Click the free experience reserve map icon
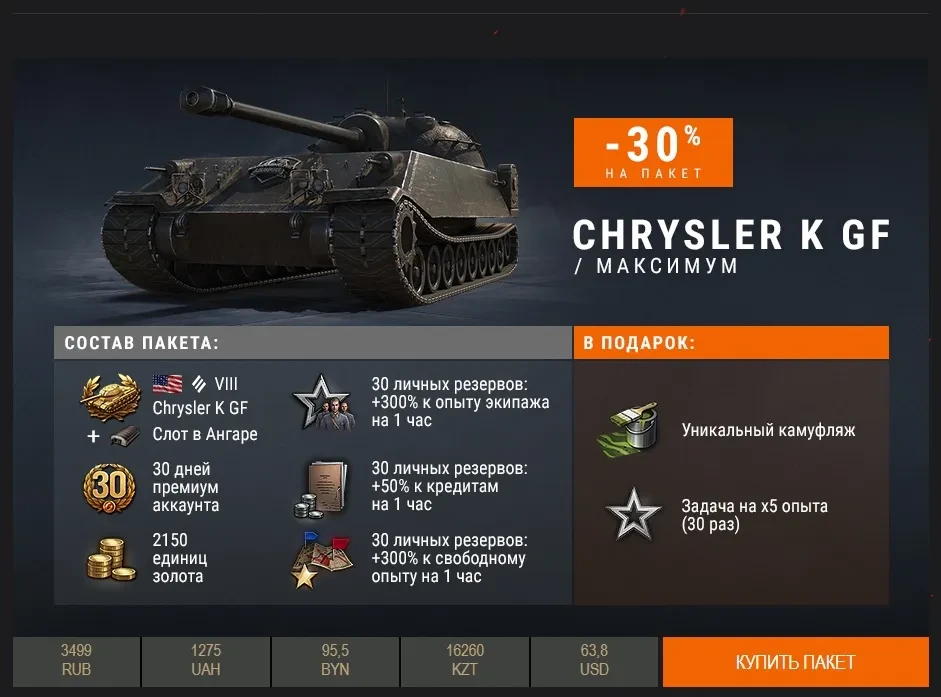The height and width of the screenshot is (697, 941). tap(323, 558)
